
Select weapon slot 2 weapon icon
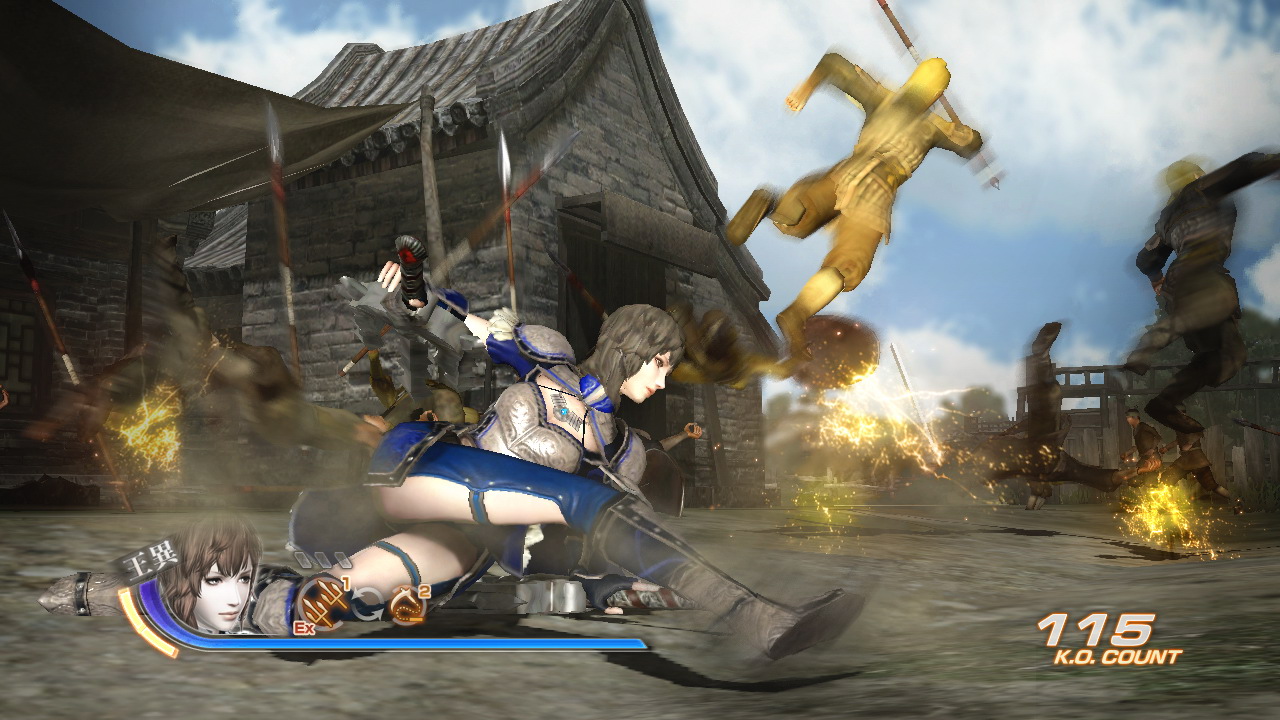[x=408, y=602]
